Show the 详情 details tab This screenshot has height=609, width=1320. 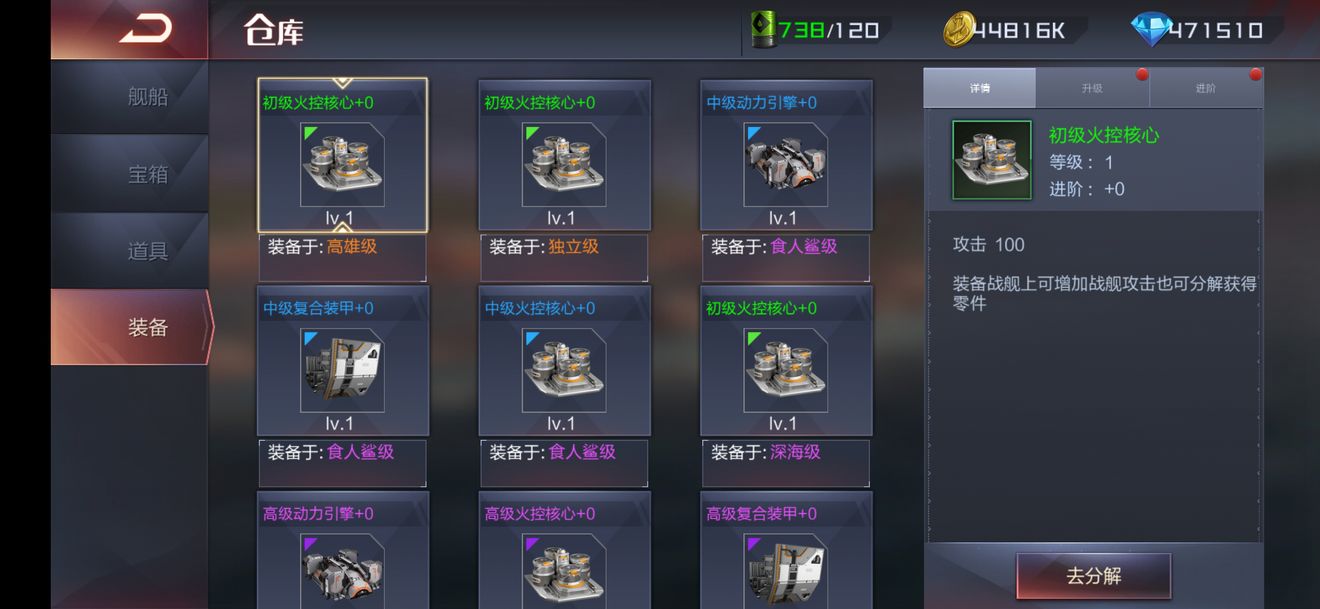coord(979,88)
